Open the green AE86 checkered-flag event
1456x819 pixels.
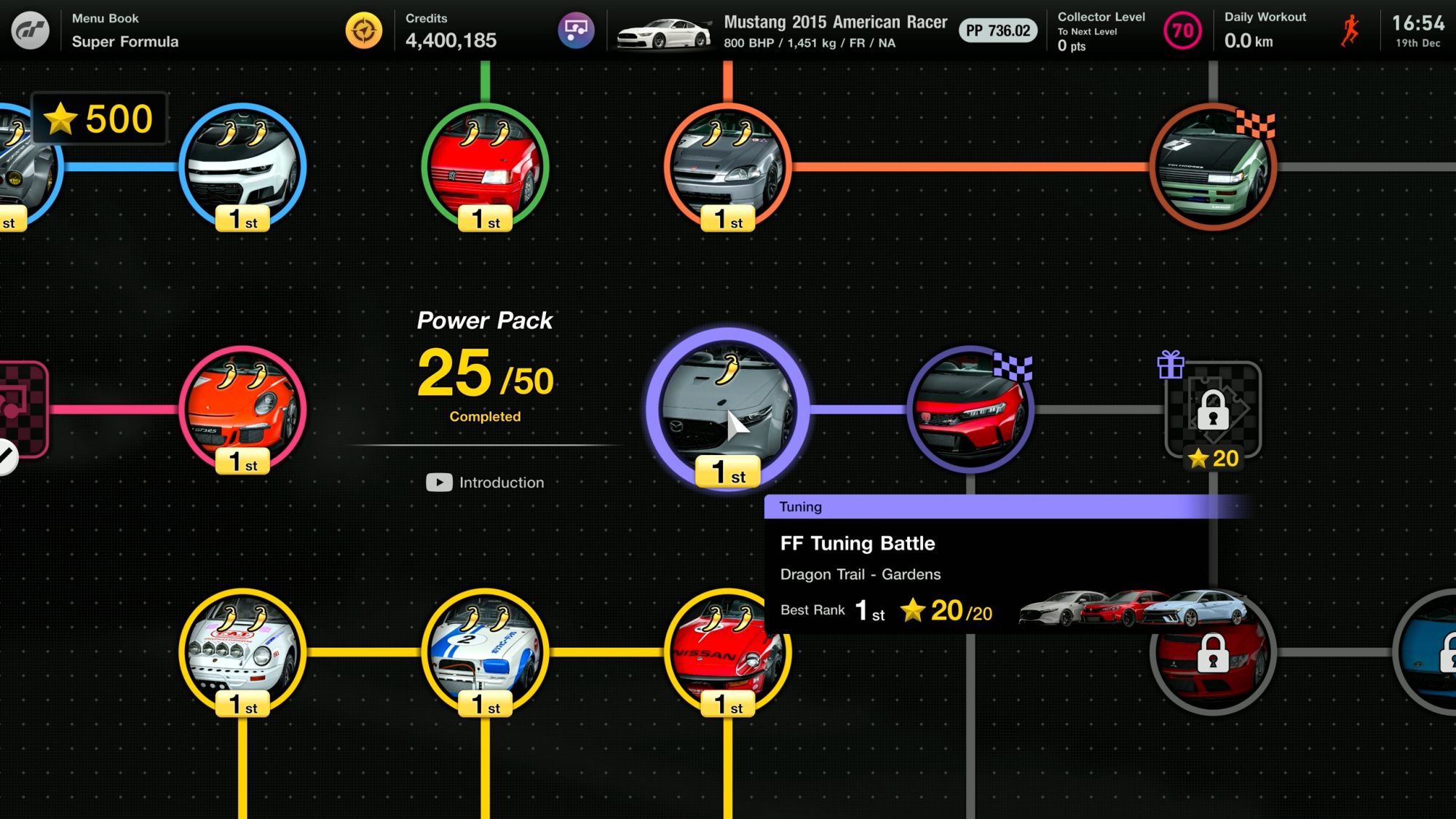[x=1213, y=167]
